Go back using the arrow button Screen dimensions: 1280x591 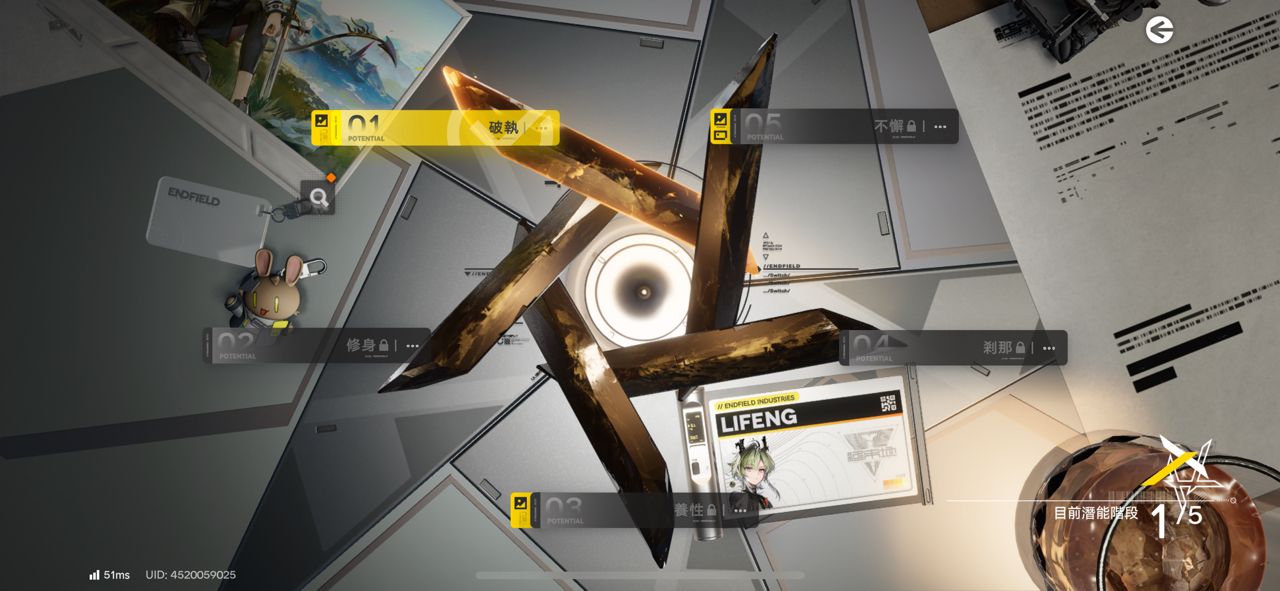click(x=1160, y=31)
